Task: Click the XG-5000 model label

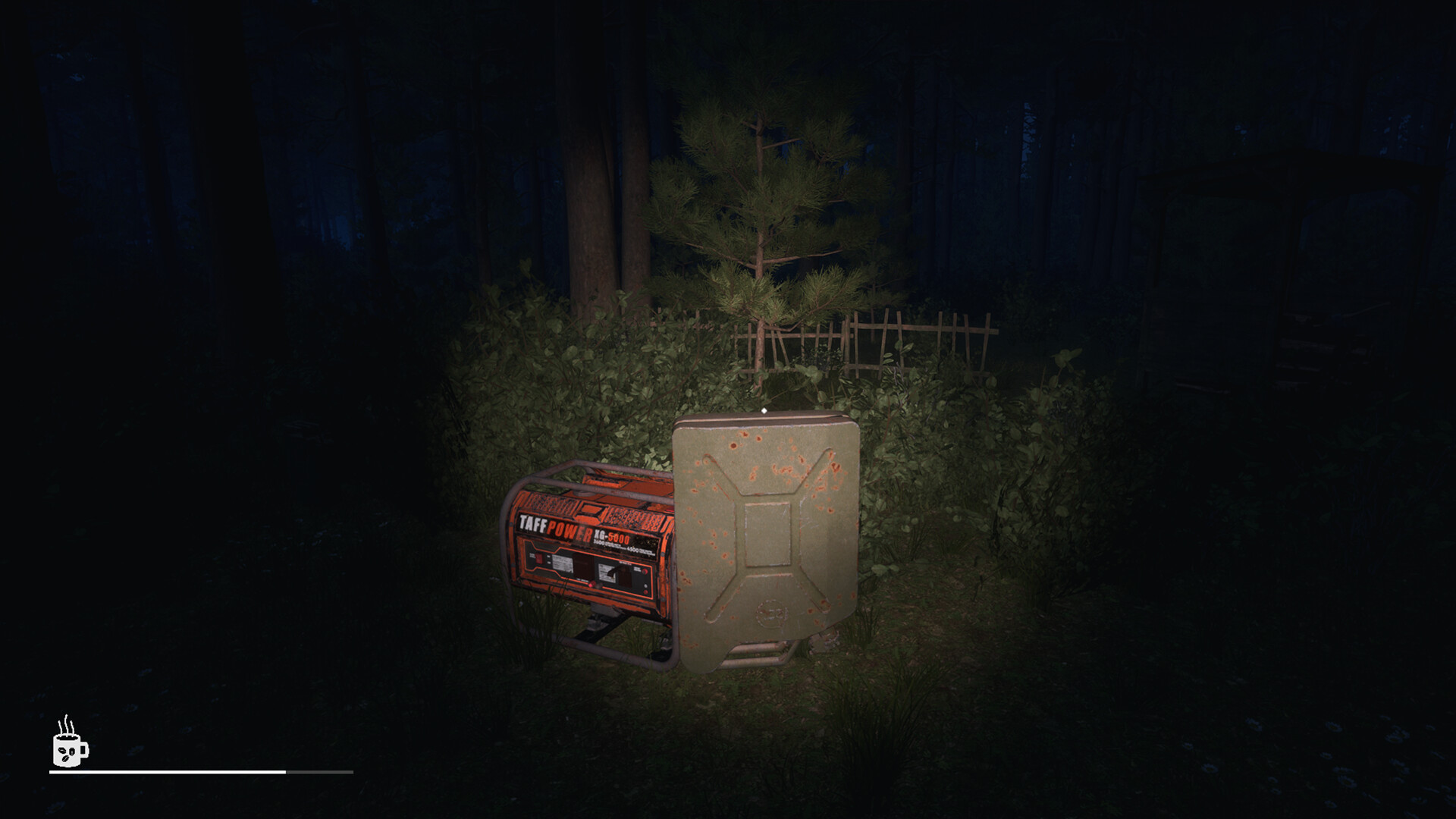Action: [612, 536]
